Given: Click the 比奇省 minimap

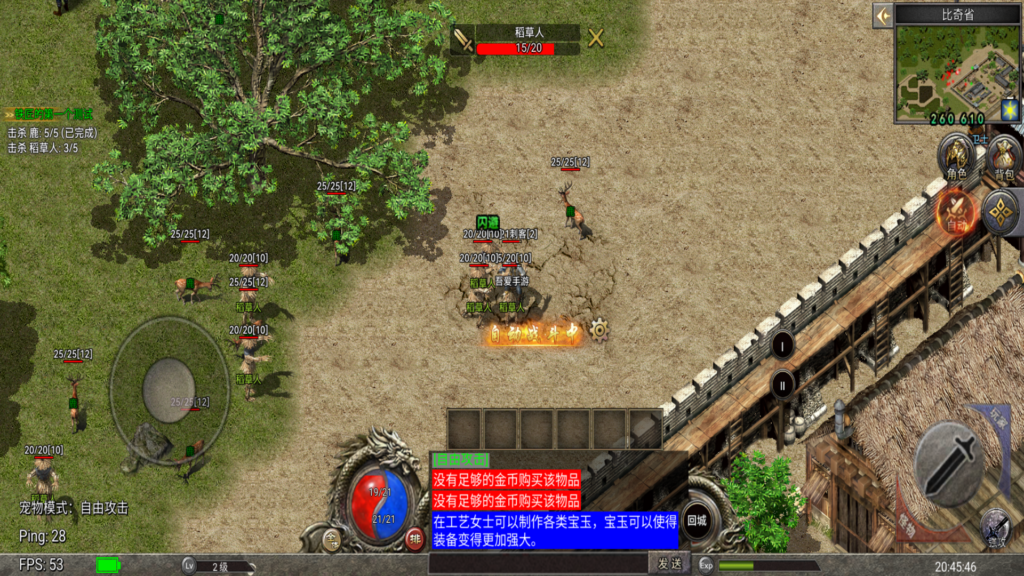Looking at the screenshot, I should click(x=957, y=69).
